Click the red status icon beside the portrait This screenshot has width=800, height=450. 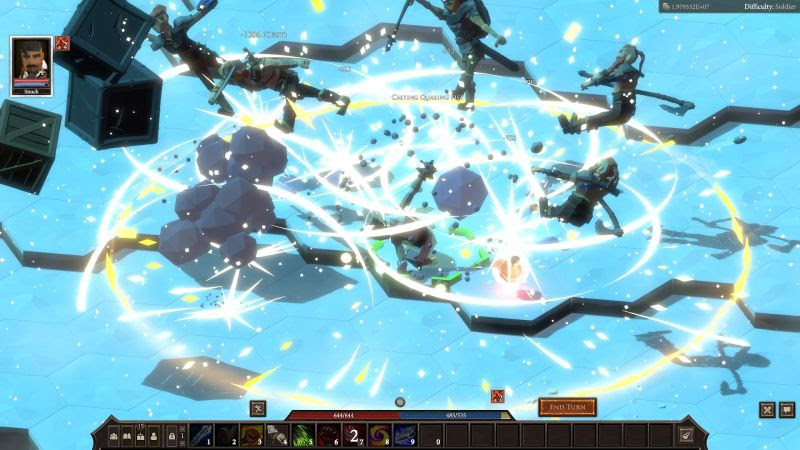click(62, 42)
